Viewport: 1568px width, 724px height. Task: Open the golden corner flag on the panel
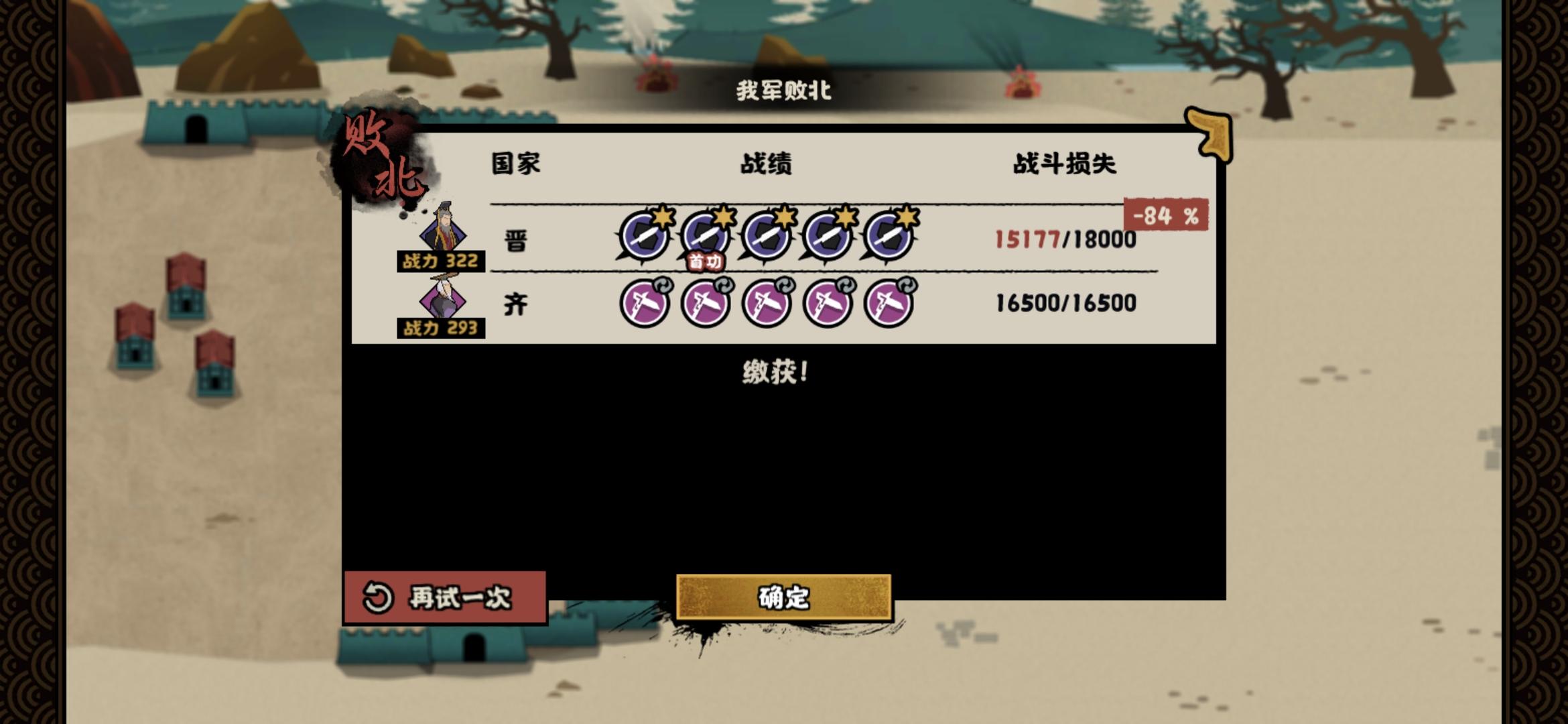1210,133
